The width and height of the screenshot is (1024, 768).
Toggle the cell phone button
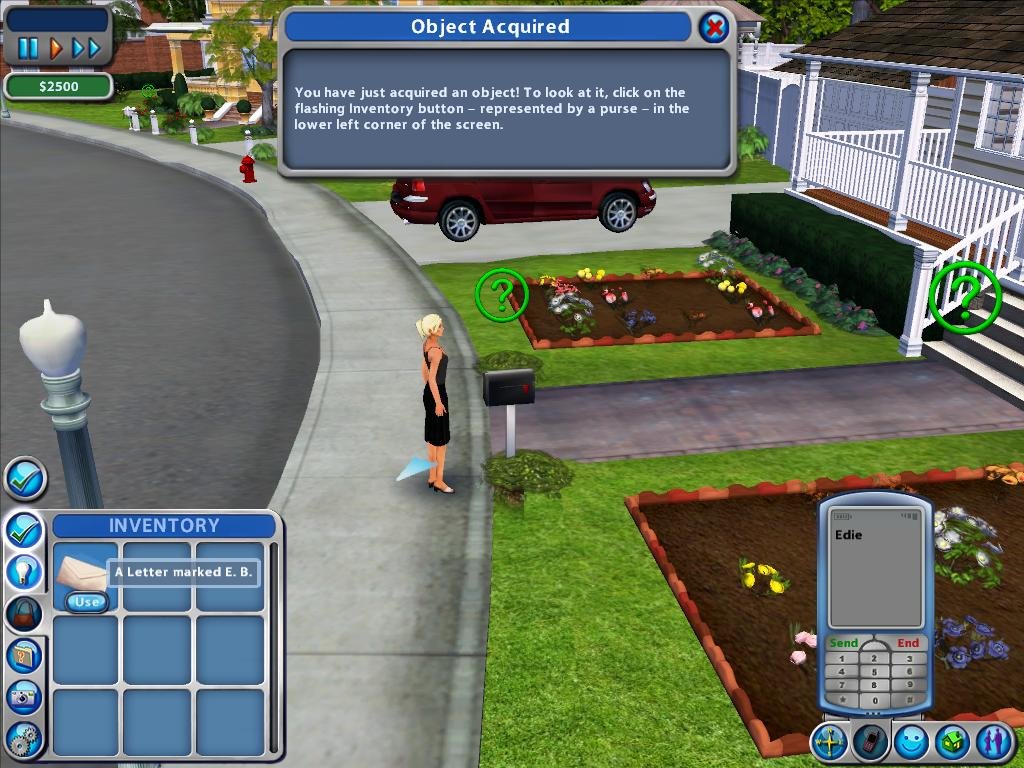[871, 742]
